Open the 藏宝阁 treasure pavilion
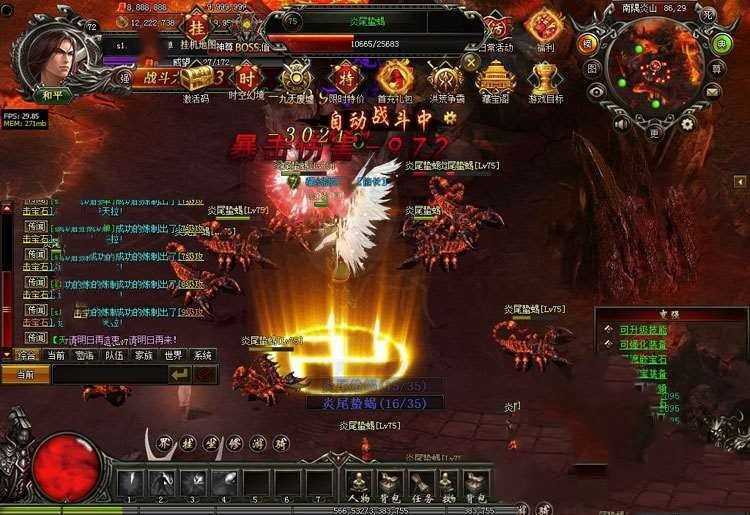Image resolution: width=750 pixels, height=515 pixels. pos(495,77)
